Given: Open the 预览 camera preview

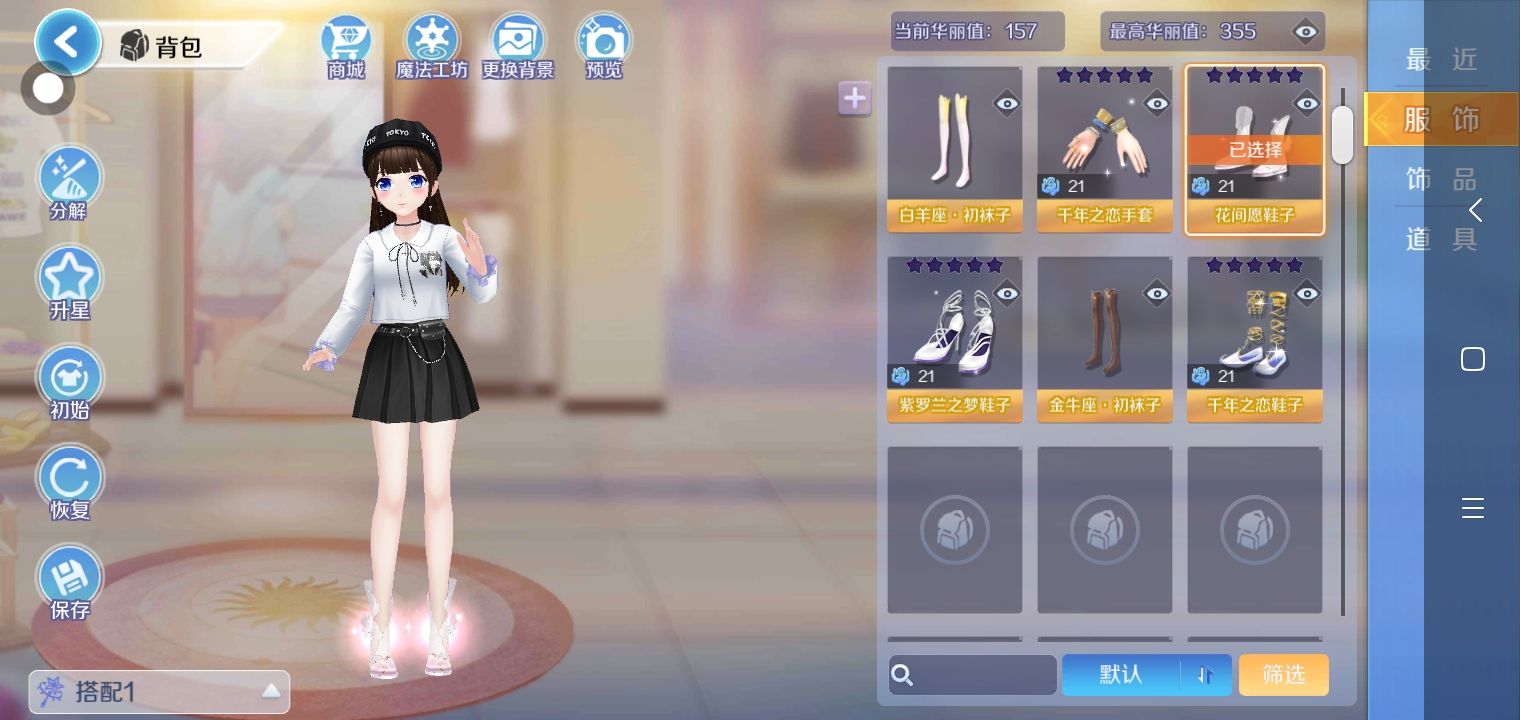Looking at the screenshot, I should tap(604, 46).
